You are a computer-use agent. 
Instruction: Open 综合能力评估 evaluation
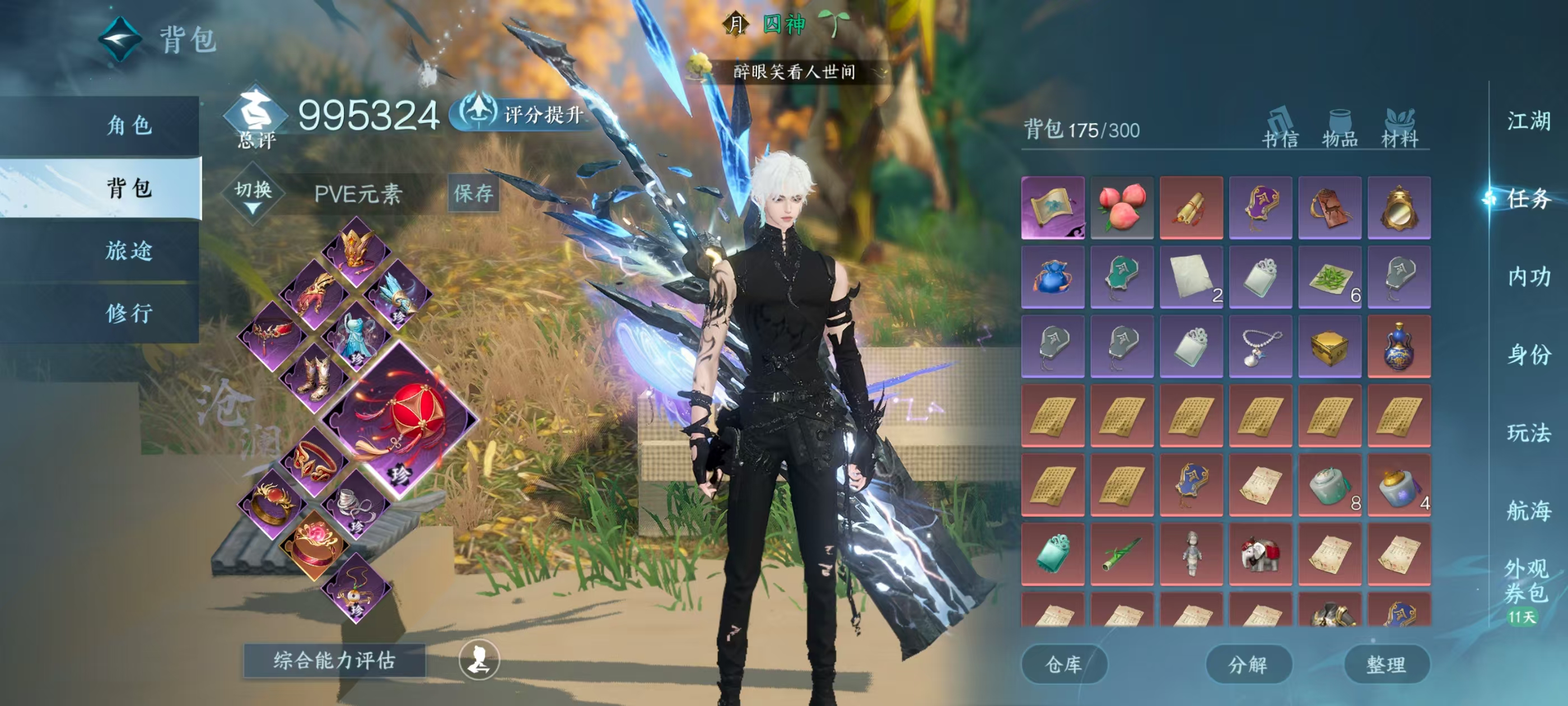pos(334,660)
